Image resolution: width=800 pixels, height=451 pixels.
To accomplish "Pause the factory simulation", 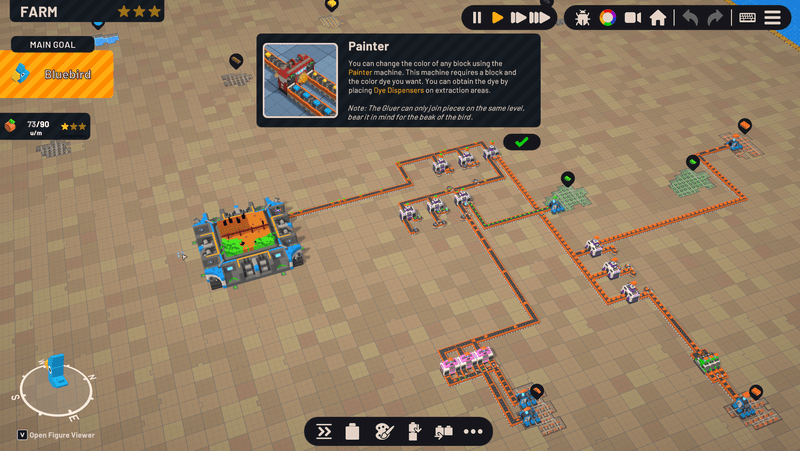I will coord(476,18).
